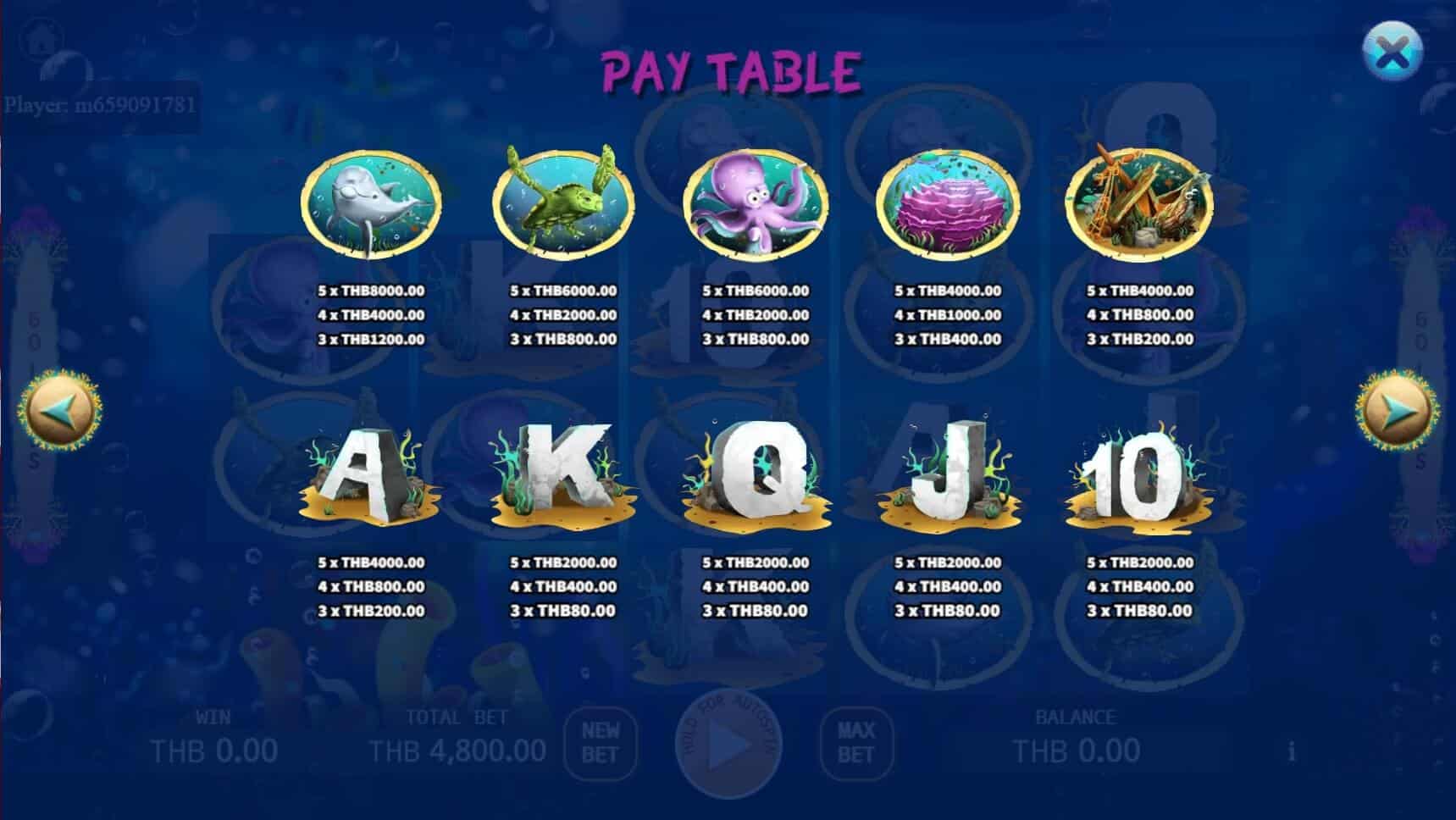The height and width of the screenshot is (820, 1456).
Task: Click the Player ID label in top left
Action: coord(100,103)
